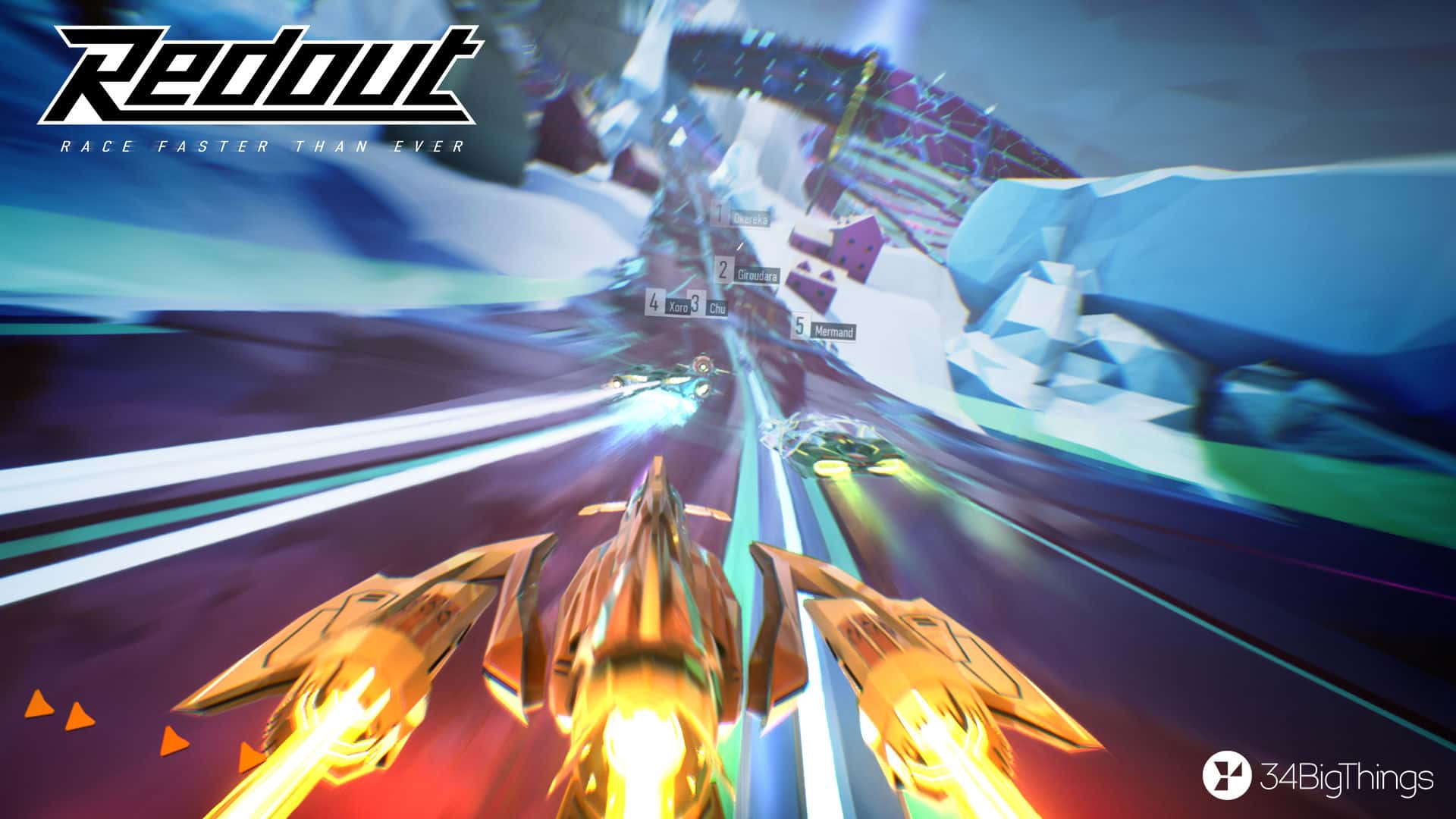This screenshot has width=1456, height=819.
Task: Click position number 4 beside Xoro
Action: click(x=654, y=302)
